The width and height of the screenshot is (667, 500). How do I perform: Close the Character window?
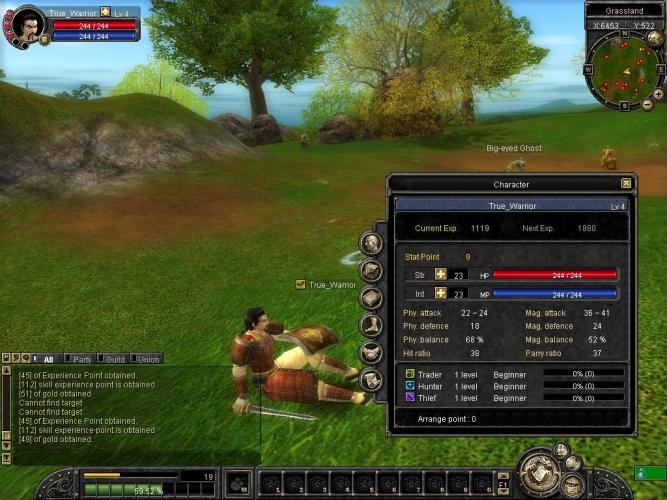point(626,184)
